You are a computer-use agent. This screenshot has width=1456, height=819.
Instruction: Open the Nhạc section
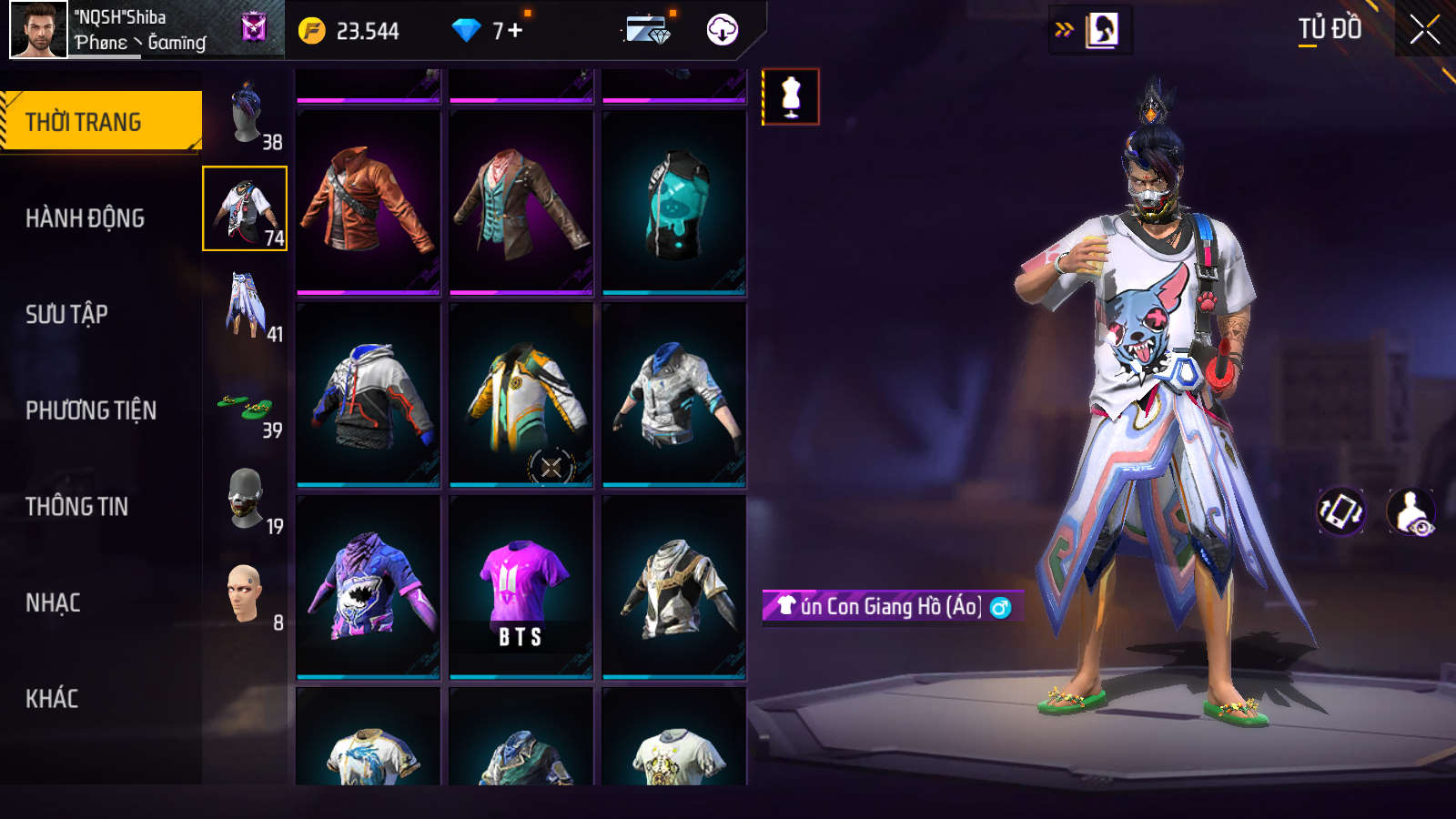(x=53, y=603)
